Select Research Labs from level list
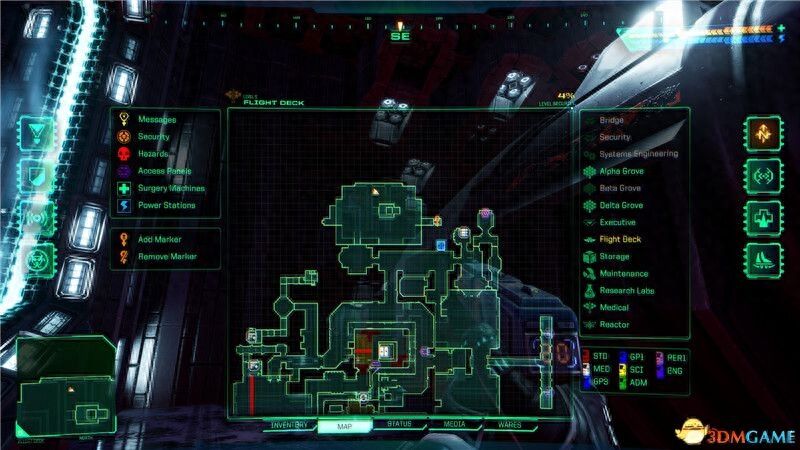This screenshot has height=450, width=800. [x=626, y=291]
